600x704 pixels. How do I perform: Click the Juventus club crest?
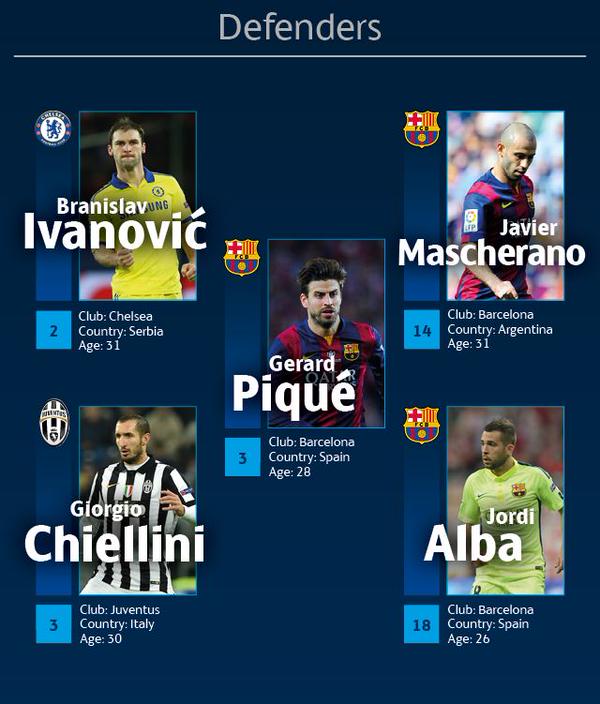53,422
